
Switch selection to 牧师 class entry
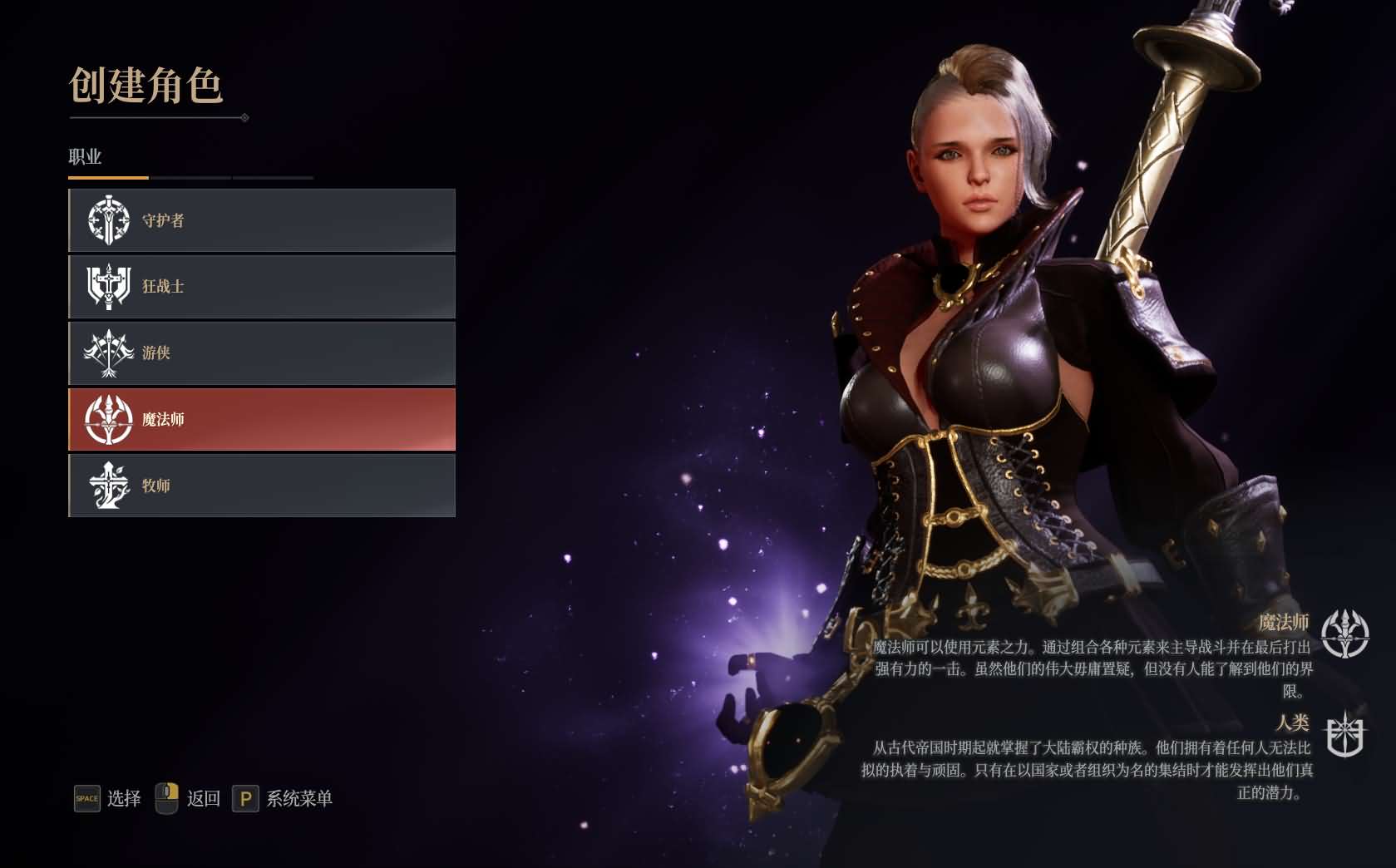coord(262,486)
